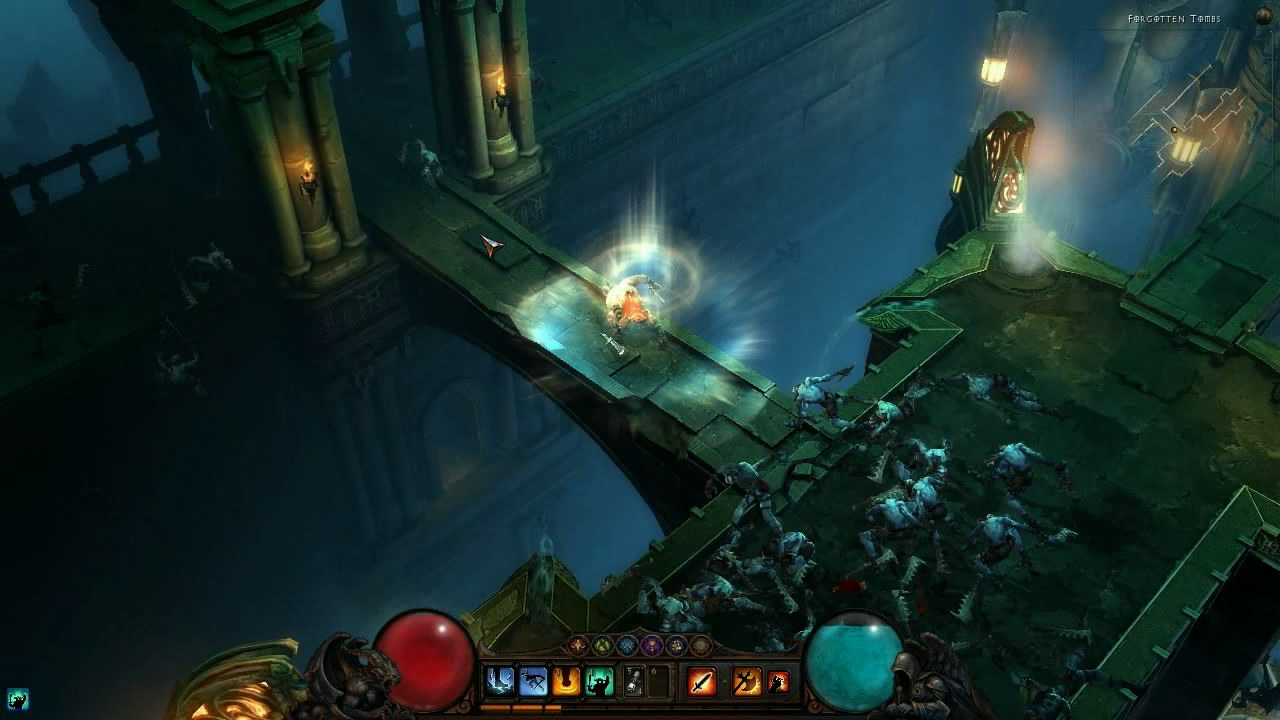Click the indigo rune orb with gold symbol
This screenshot has width=1280, height=720.
click(677, 645)
